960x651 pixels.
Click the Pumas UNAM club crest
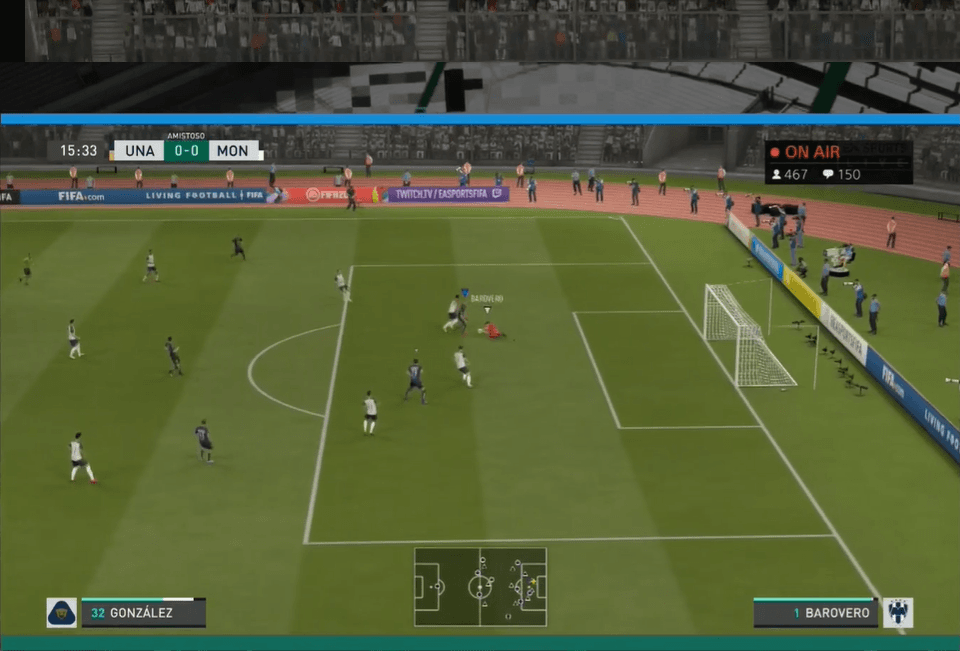pos(61,613)
